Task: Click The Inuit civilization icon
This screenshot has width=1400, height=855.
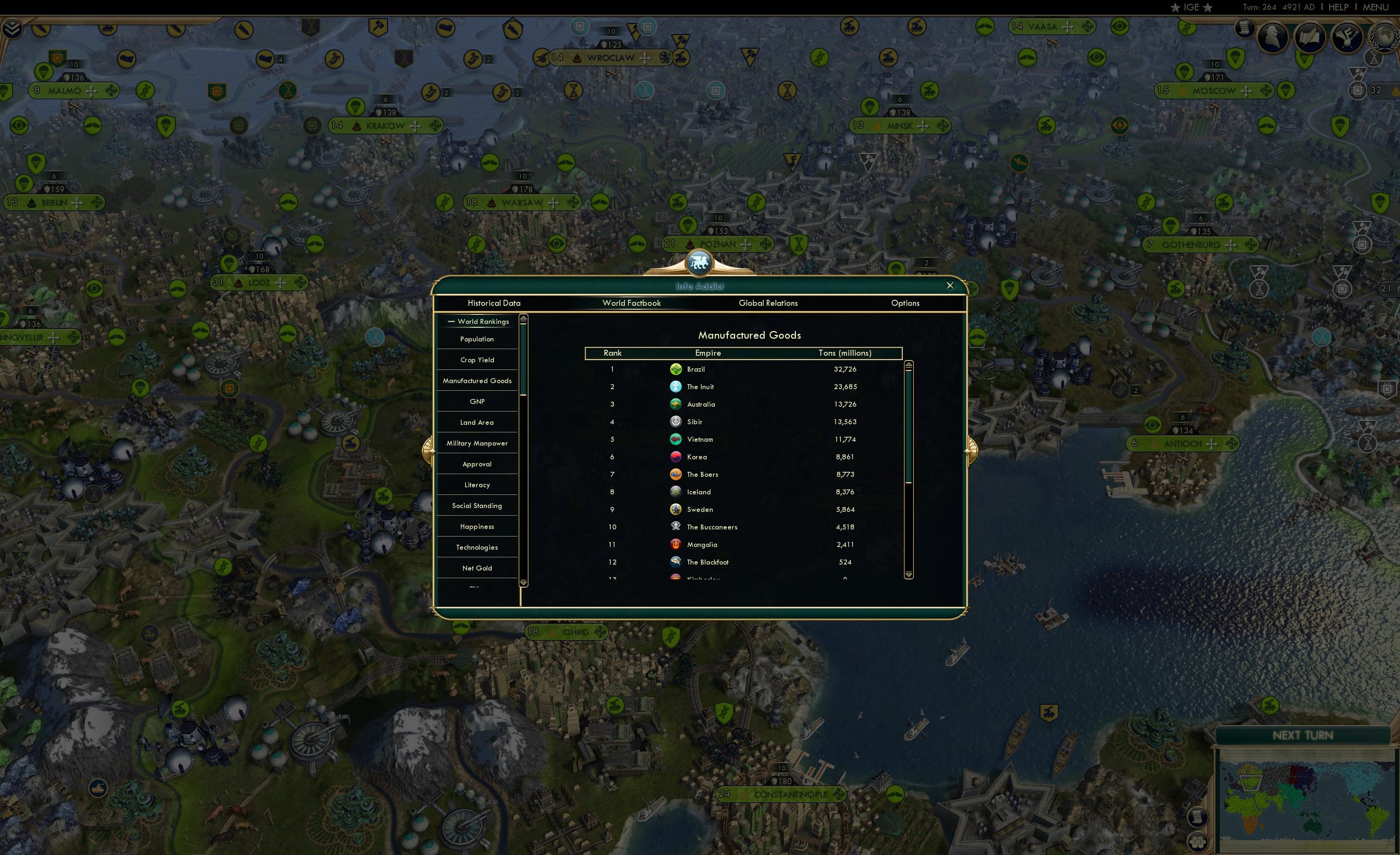Action: [x=675, y=386]
